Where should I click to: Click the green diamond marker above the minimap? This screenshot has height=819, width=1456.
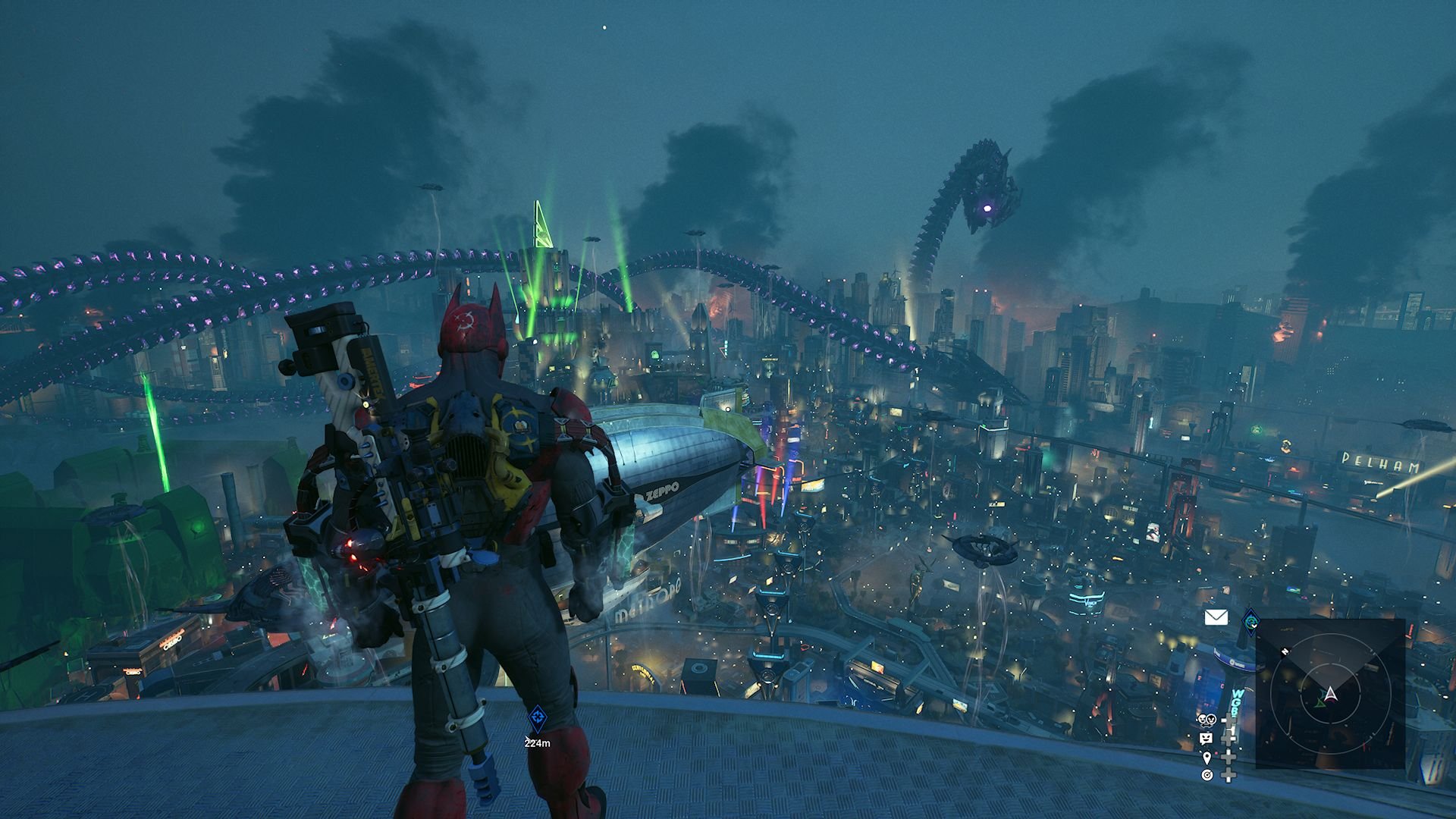click(x=1250, y=623)
